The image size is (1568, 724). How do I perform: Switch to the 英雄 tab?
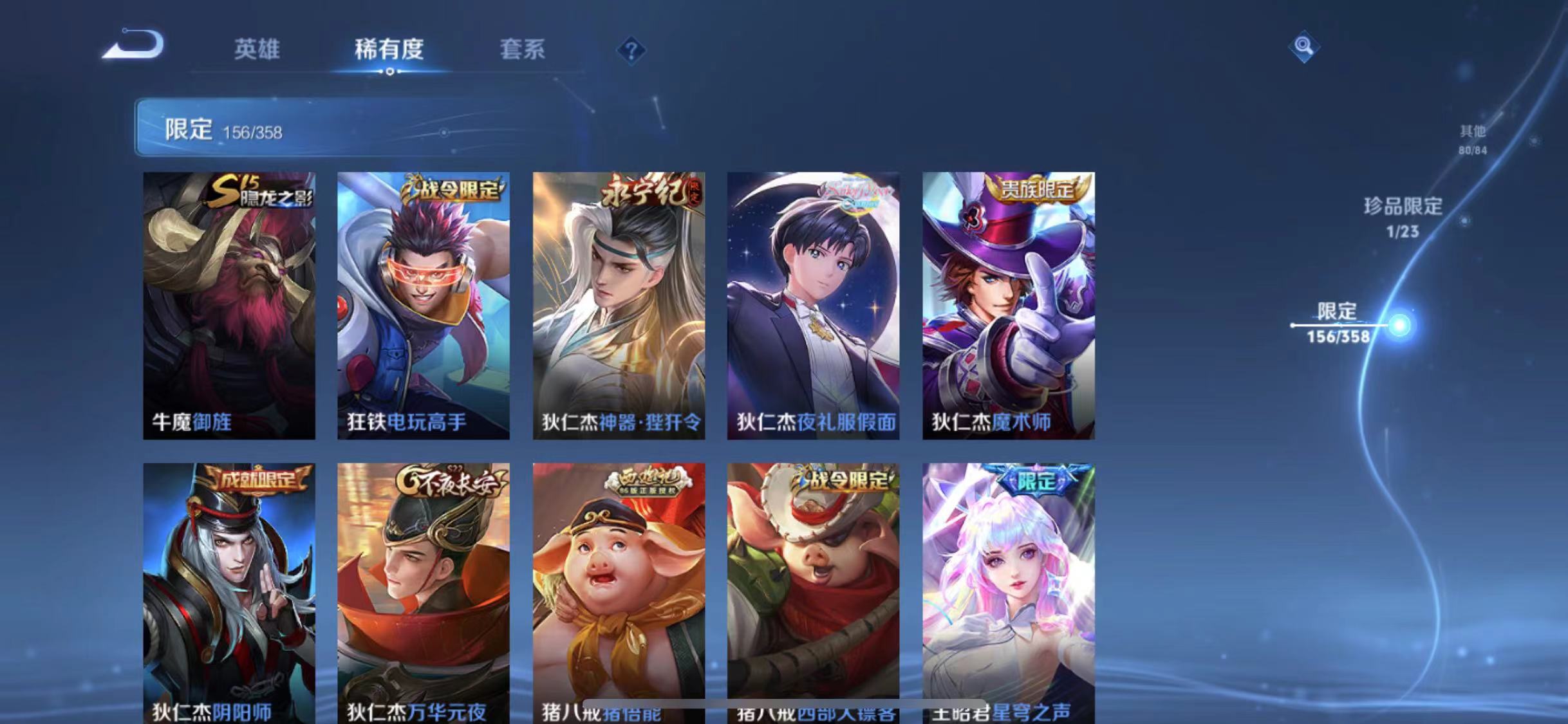(x=257, y=50)
